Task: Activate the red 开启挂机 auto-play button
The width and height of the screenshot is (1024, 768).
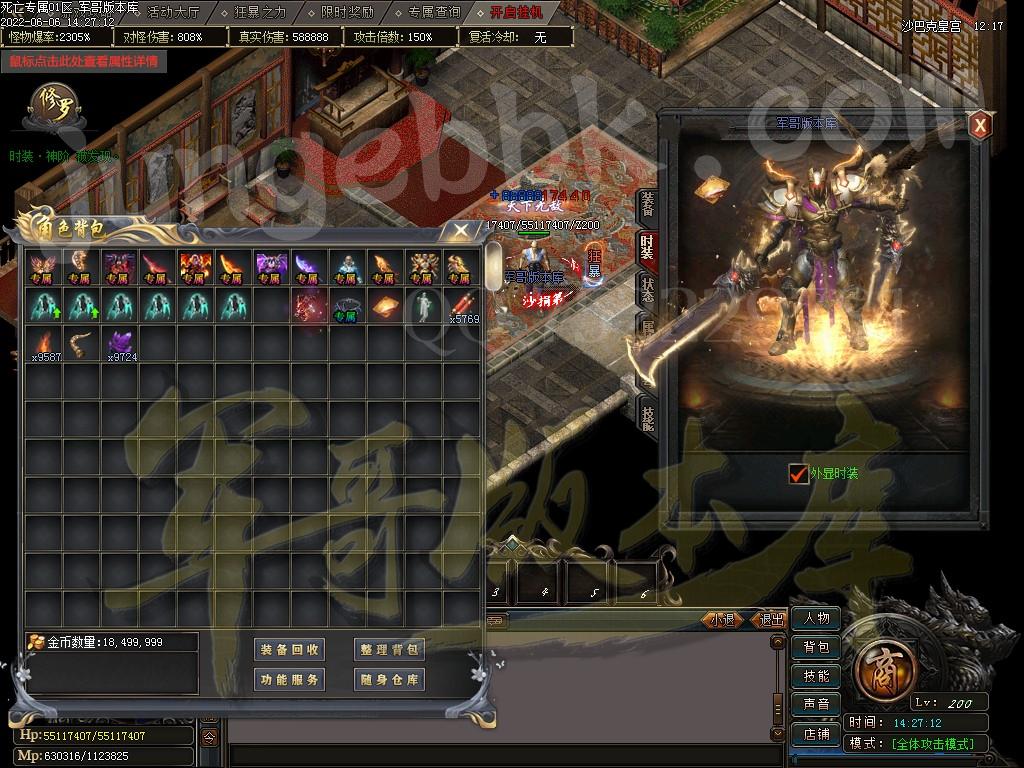Action: click(x=516, y=13)
